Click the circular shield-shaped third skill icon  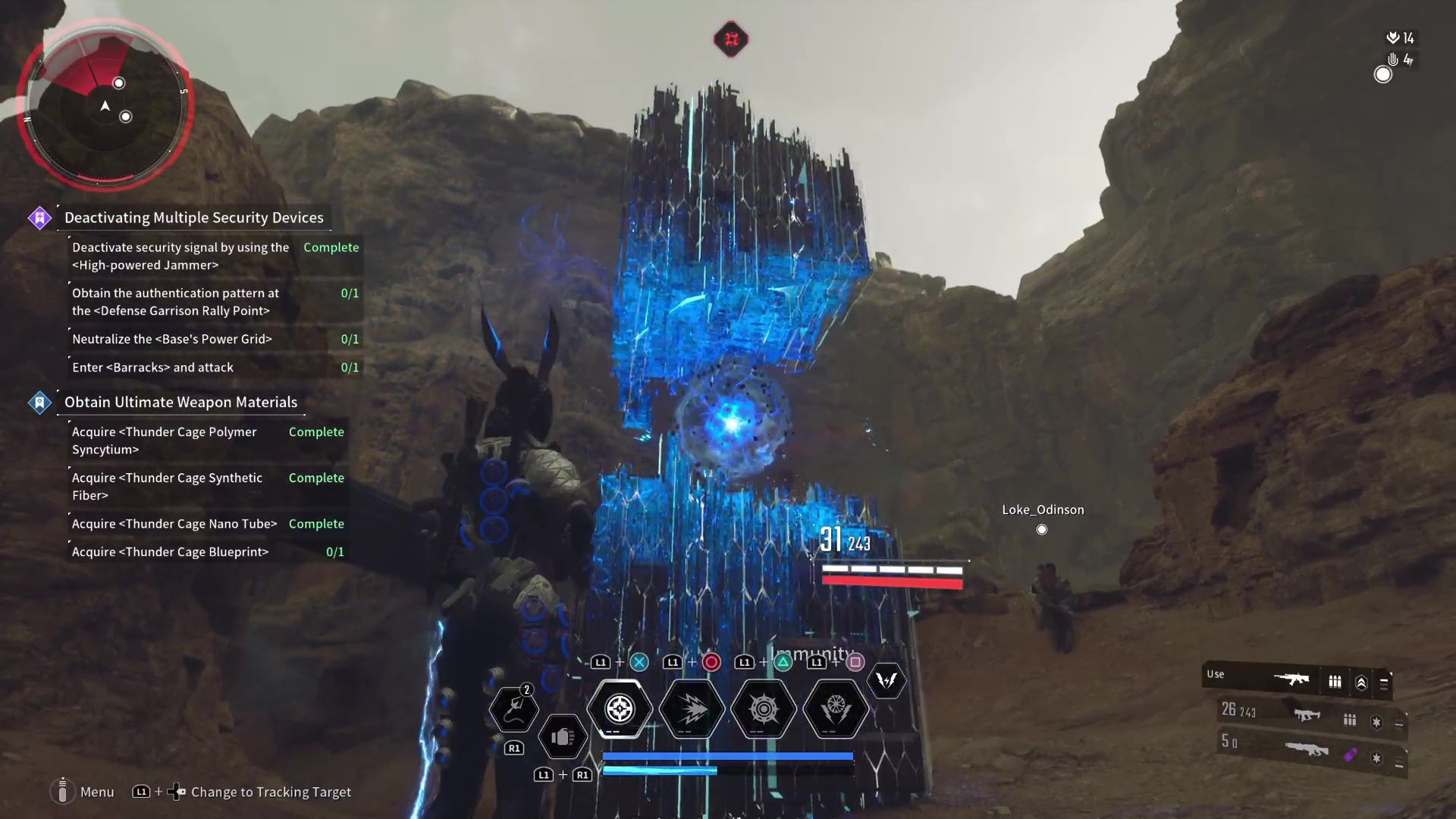[764, 709]
